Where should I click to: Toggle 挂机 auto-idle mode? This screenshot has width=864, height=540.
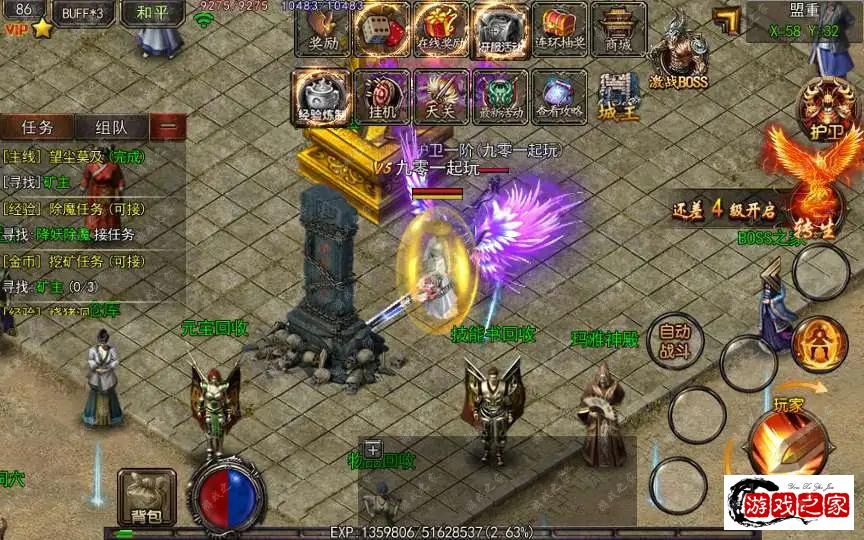(x=381, y=96)
